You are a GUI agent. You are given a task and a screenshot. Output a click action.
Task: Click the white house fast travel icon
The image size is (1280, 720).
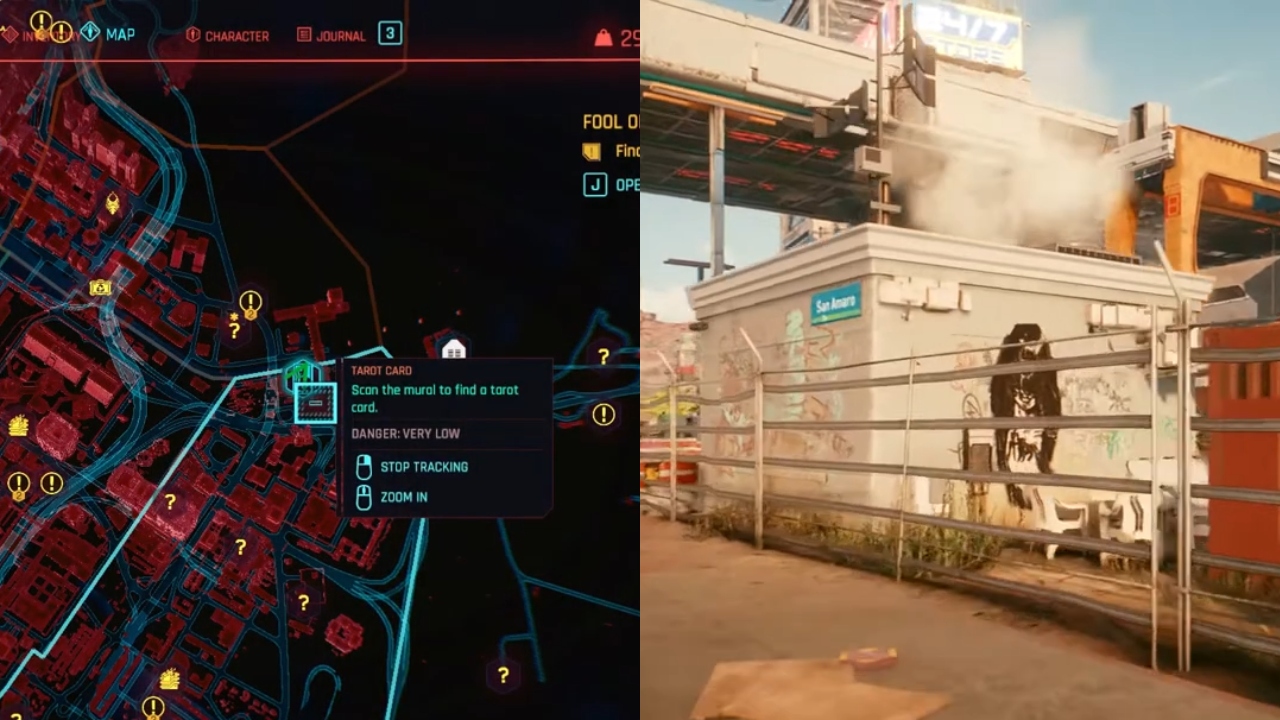454,348
